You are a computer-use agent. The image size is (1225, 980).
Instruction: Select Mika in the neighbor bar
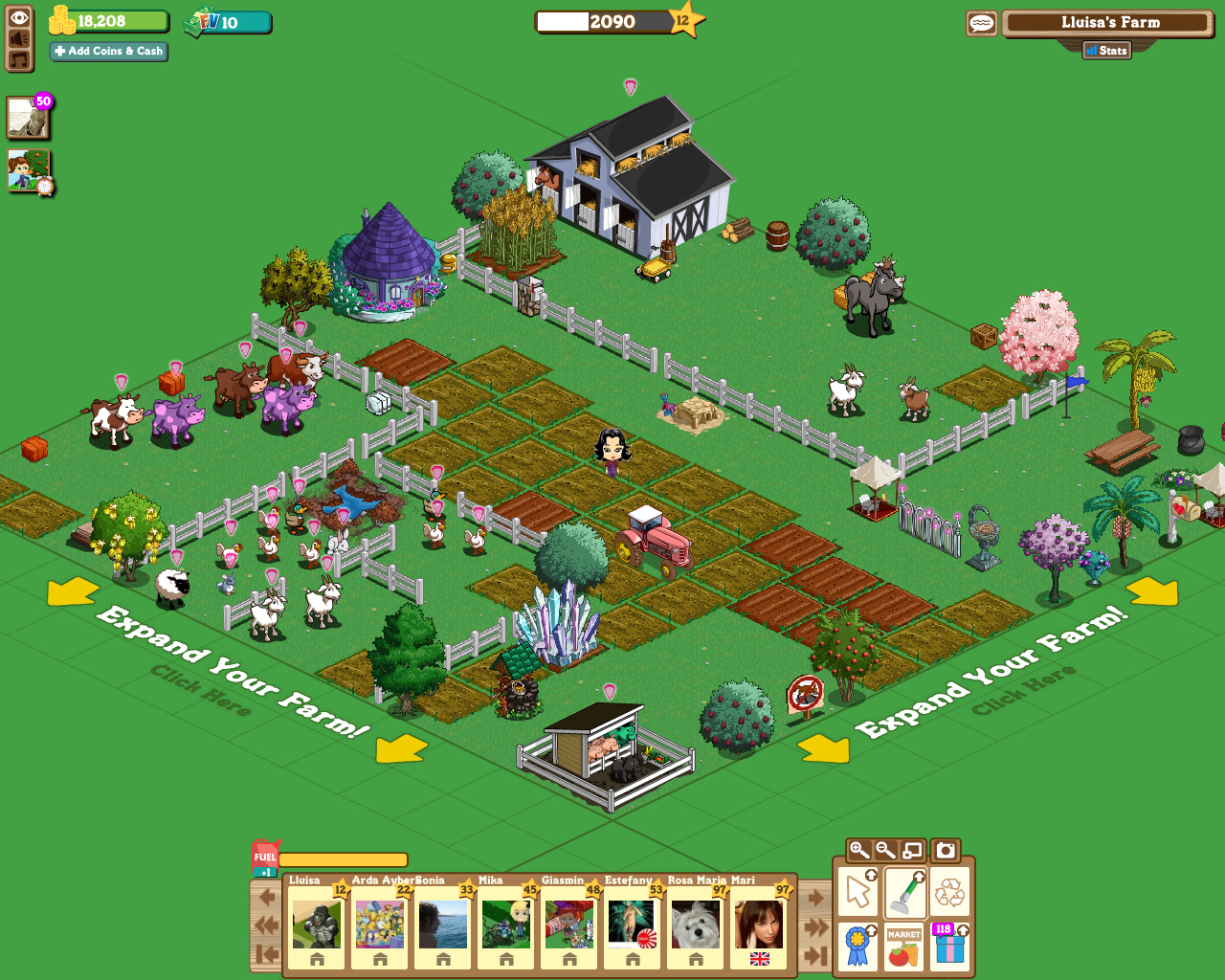point(505,924)
